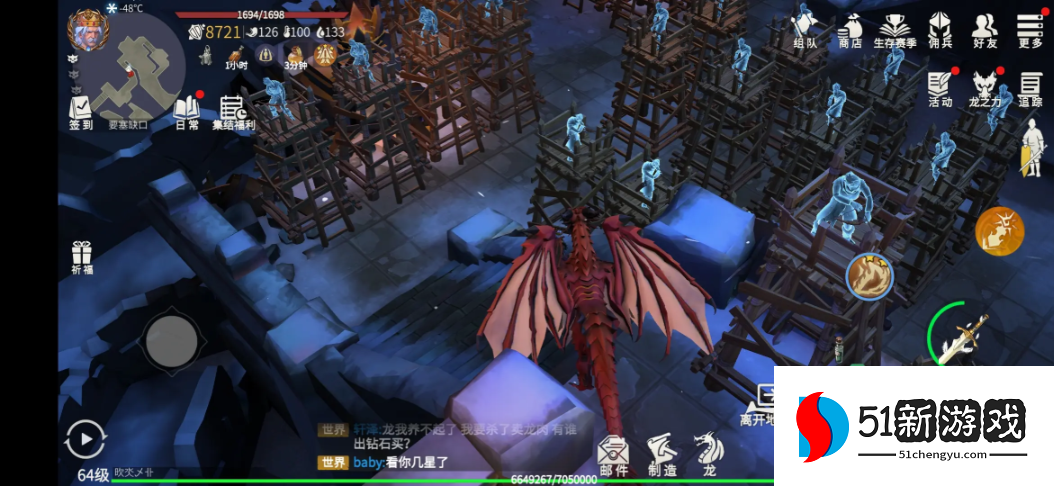Open the 活动 events panel
Screen dimensions: 1054x486
tap(940, 88)
